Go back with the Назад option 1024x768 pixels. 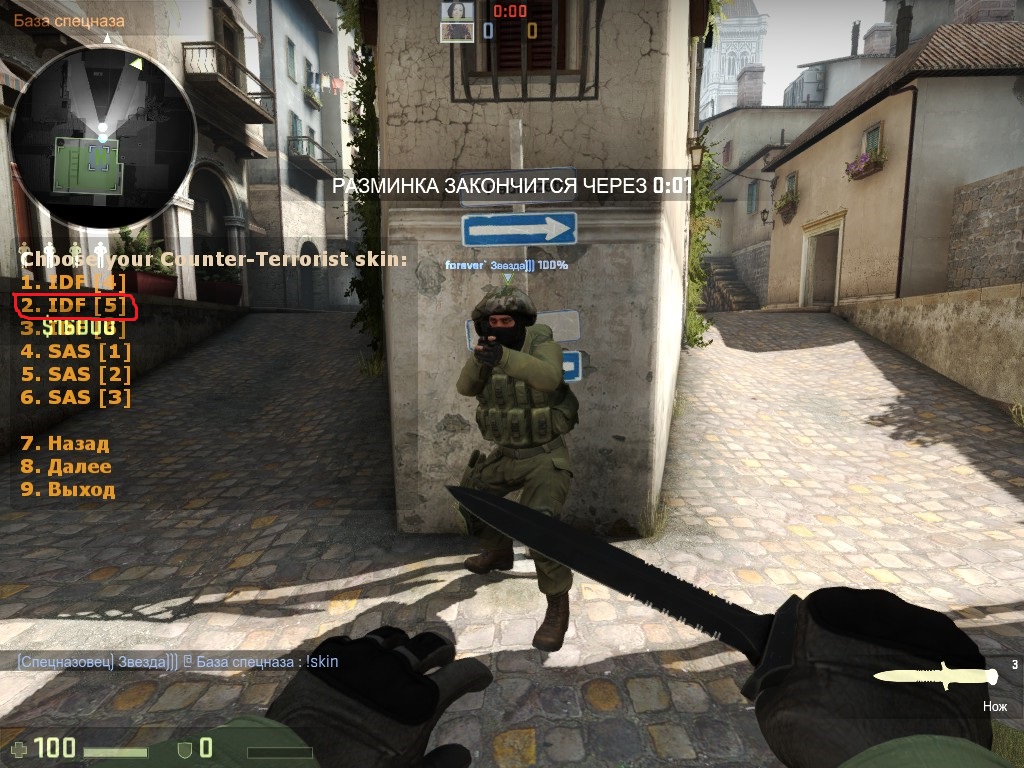tap(65, 443)
